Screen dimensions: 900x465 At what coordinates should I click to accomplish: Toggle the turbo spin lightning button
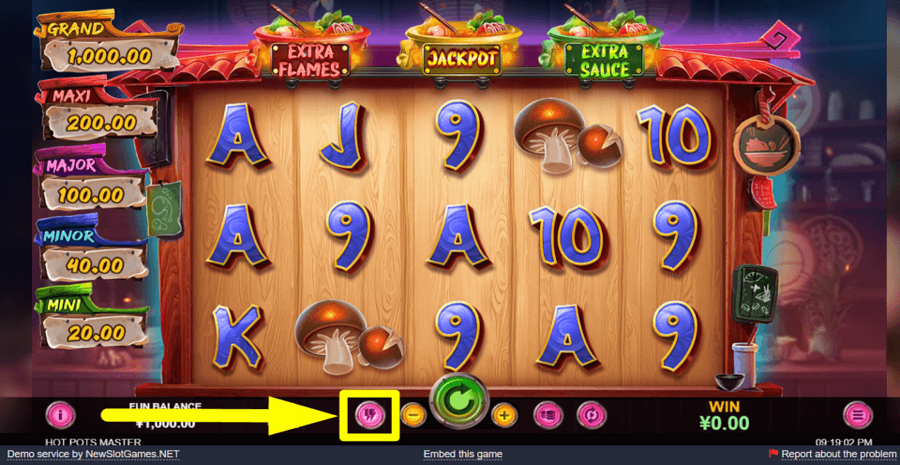369,414
